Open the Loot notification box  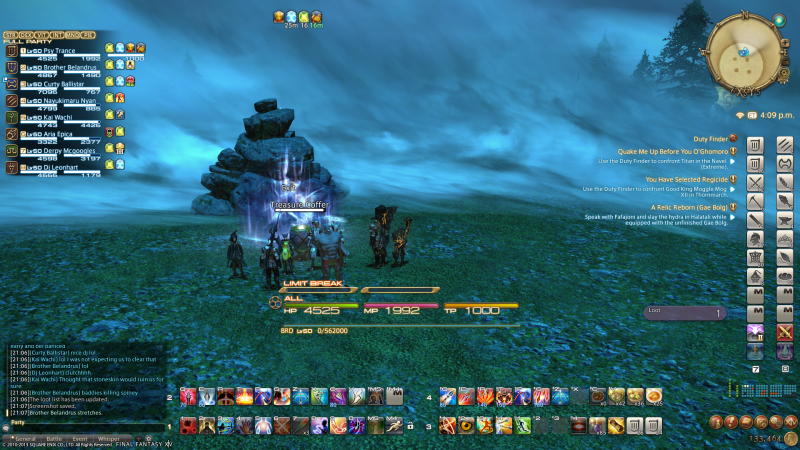[x=685, y=312]
